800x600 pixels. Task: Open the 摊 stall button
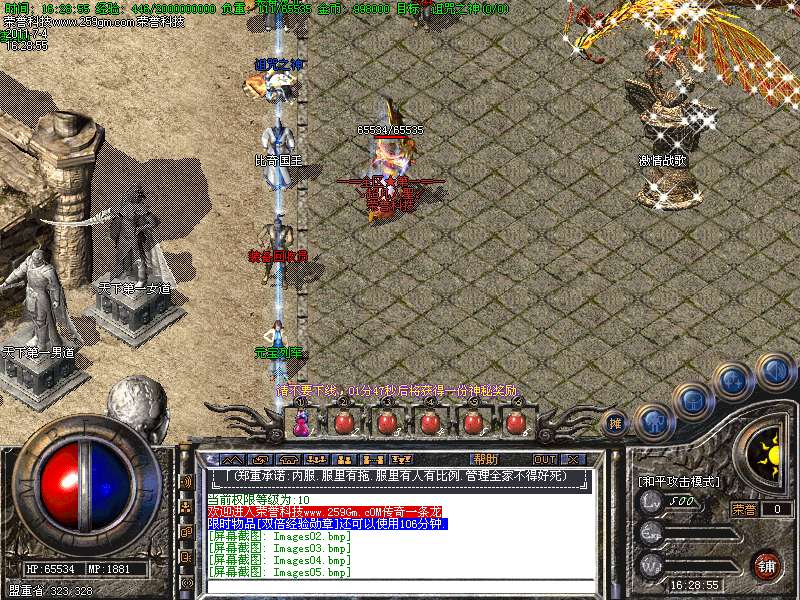coord(617,423)
